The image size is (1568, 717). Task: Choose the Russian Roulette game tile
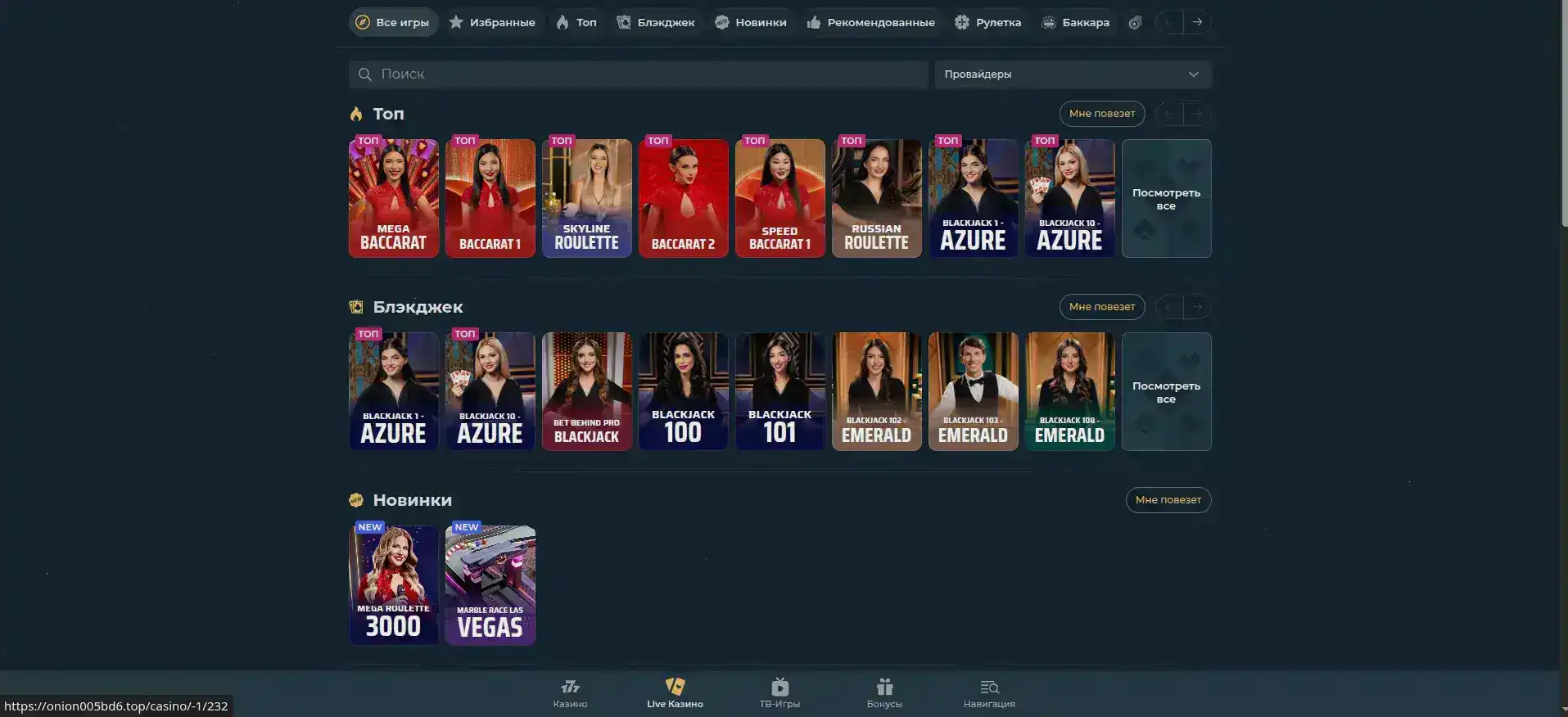coord(877,198)
